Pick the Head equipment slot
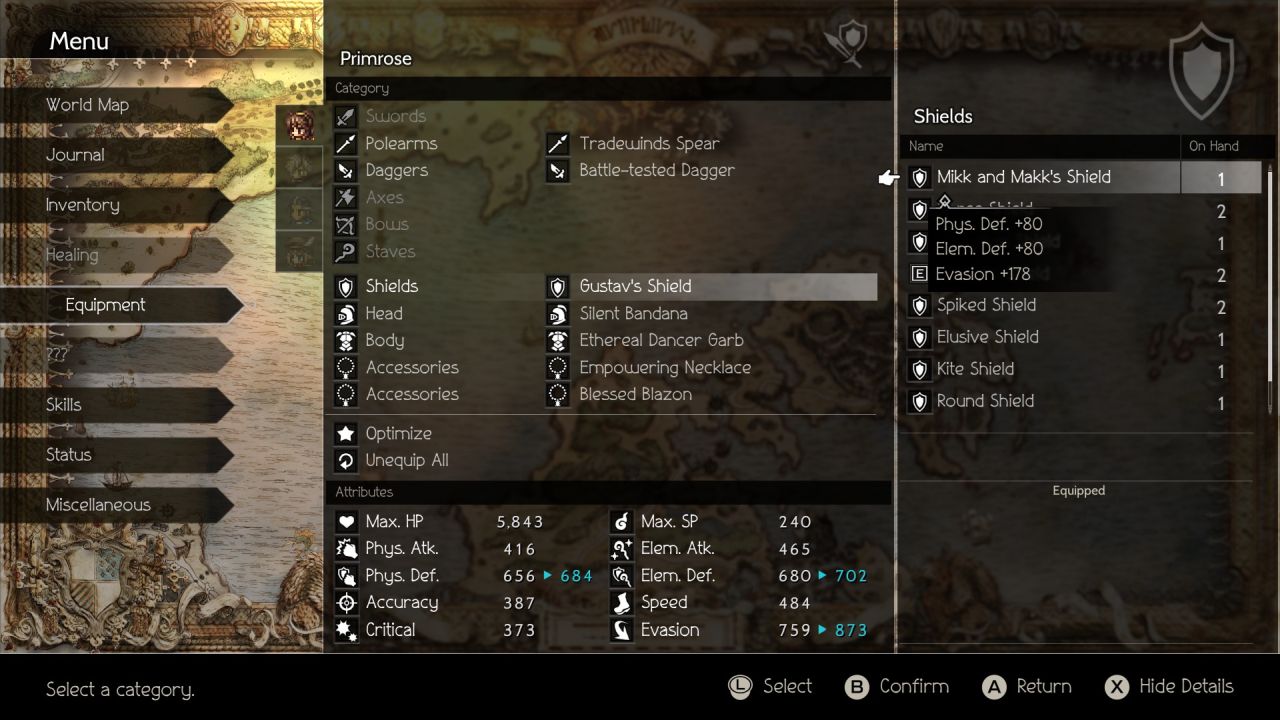The height and width of the screenshot is (720, 1280). pos(384,314)
